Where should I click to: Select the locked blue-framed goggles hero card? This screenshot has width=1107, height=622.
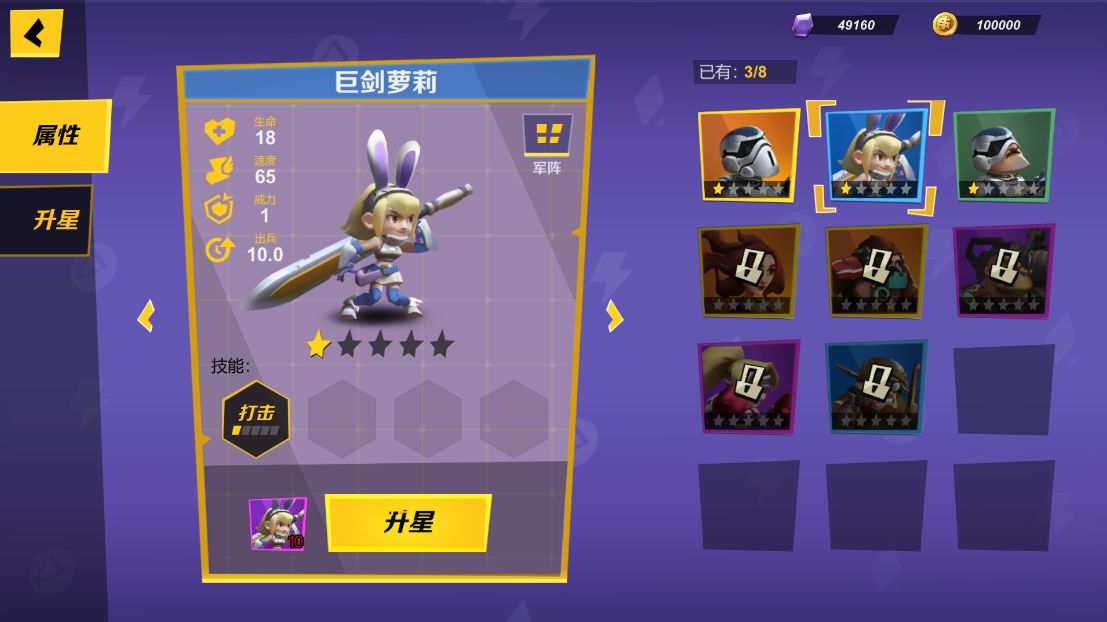[876, 386]
